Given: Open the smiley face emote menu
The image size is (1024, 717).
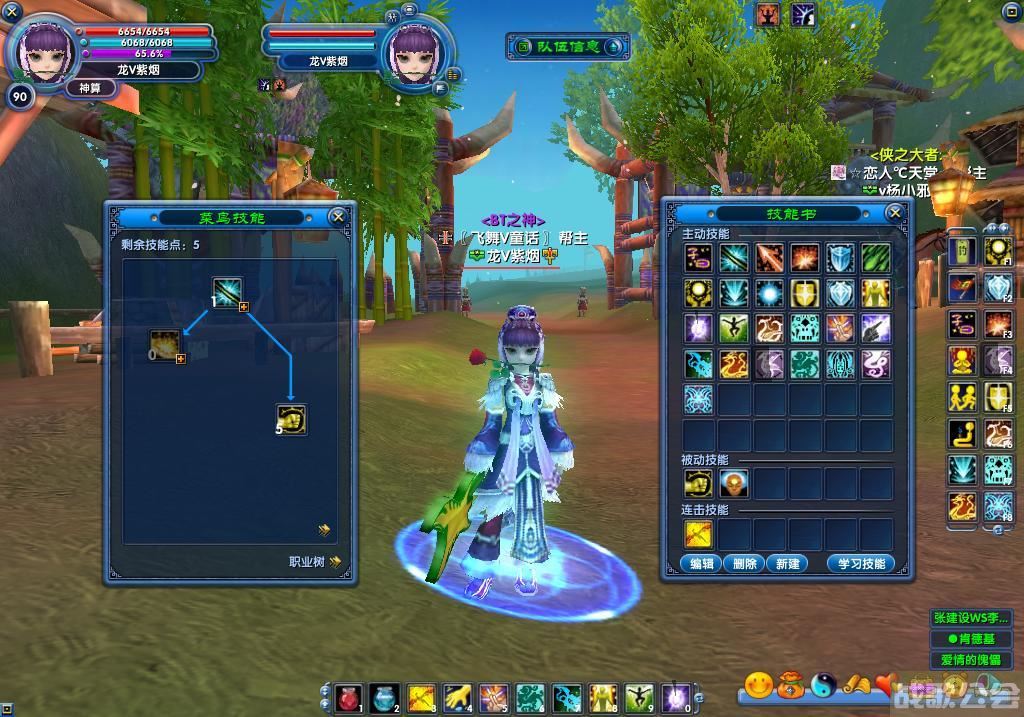Looking at the screenshot, I should pyautogui.click(x=759, y=685).
